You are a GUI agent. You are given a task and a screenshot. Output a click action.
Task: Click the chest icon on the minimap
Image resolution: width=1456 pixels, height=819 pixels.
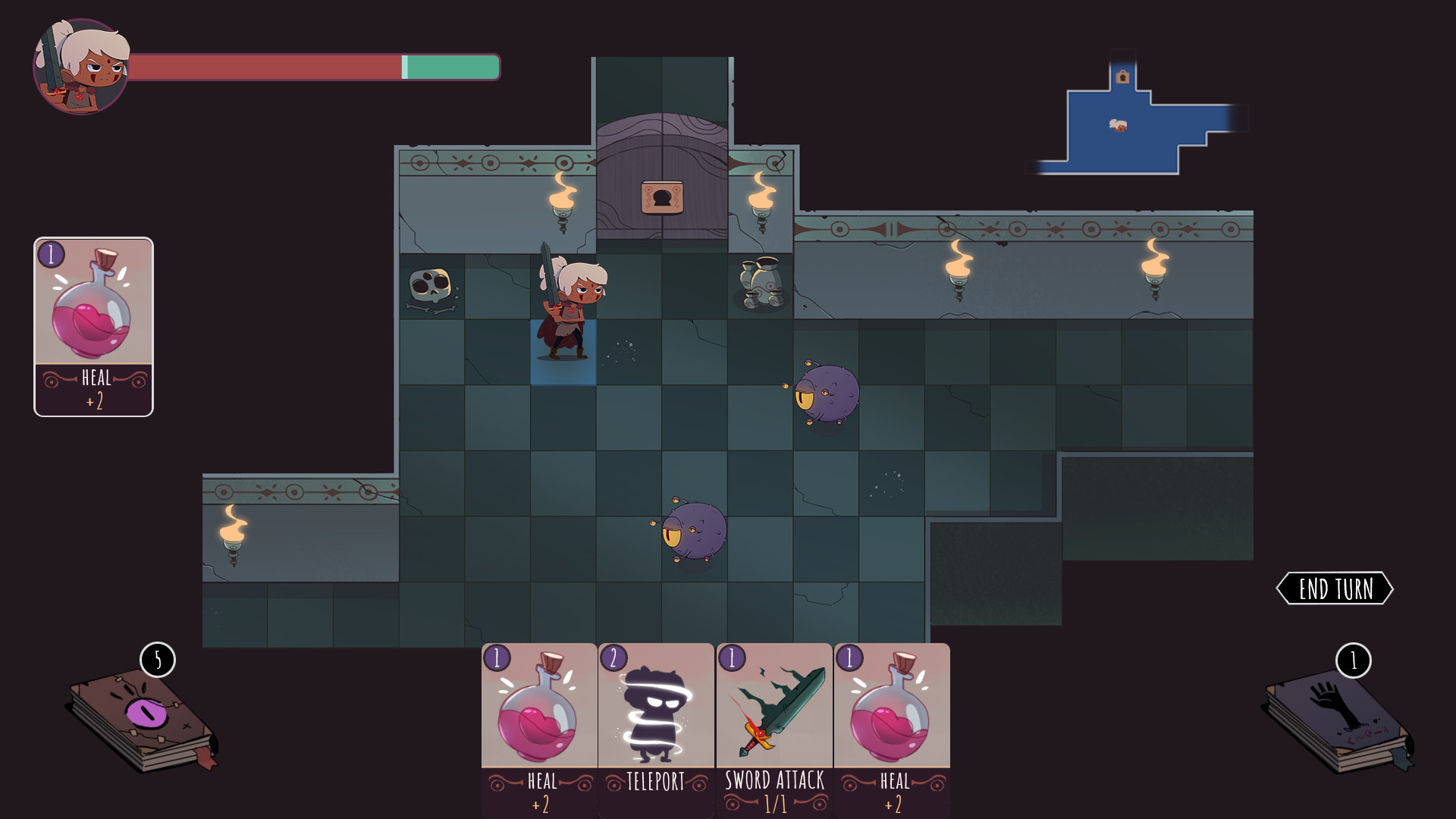click(1122, 76)
